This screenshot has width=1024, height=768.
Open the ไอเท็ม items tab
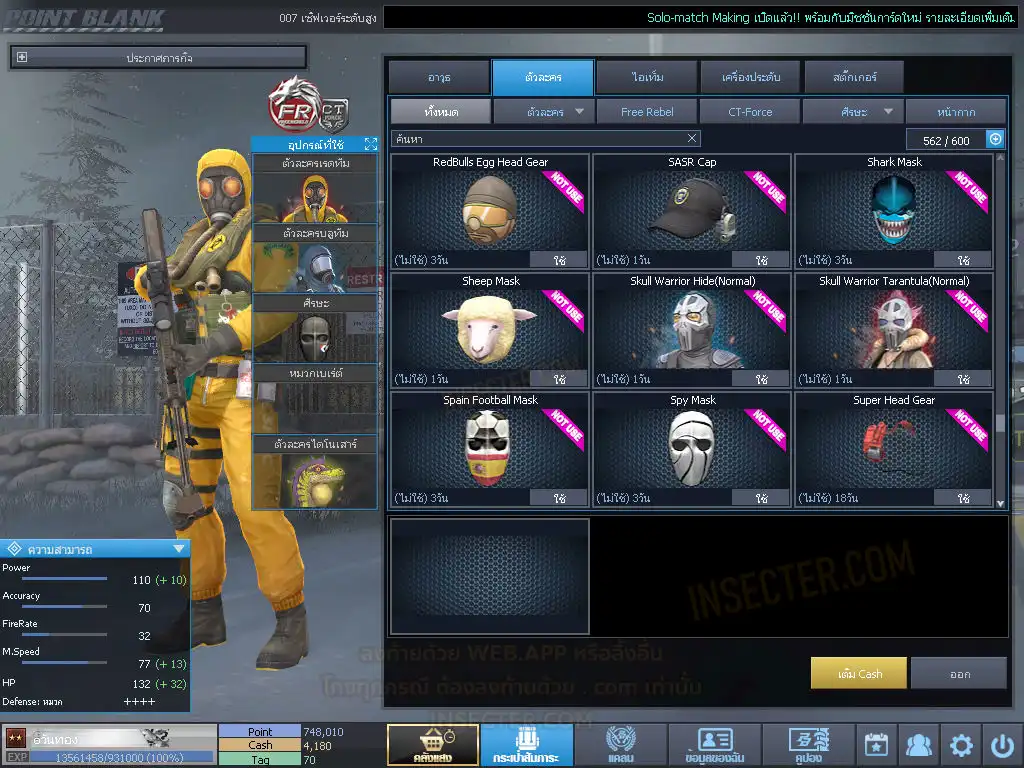(x=647, y=77)
